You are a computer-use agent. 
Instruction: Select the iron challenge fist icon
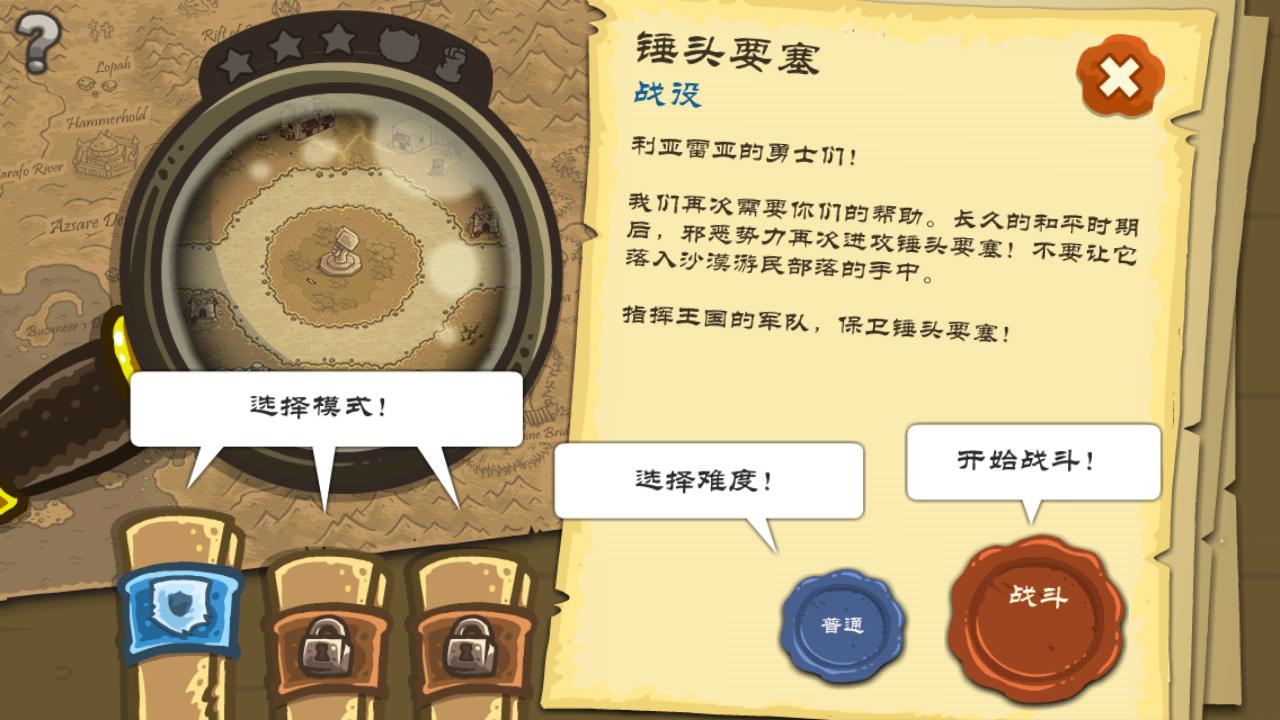(x=453, y=62)
